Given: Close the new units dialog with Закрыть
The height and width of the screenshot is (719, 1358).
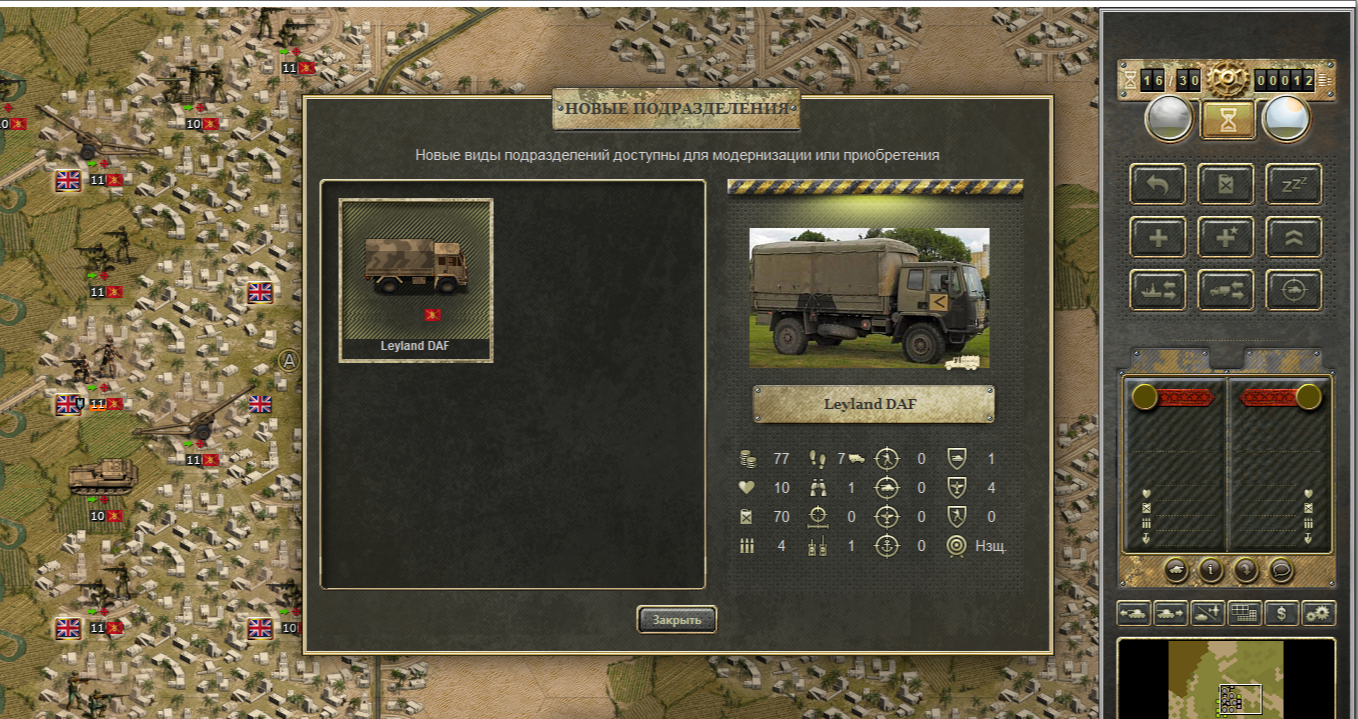Looking at the screenshot, I should (677, 620).
